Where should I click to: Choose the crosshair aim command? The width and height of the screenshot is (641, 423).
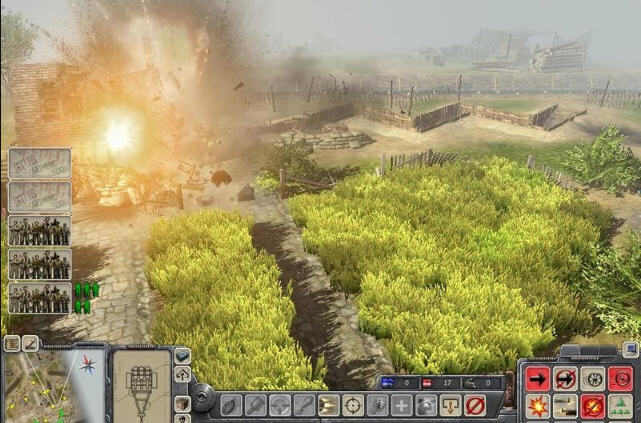(x=352, y=405)
